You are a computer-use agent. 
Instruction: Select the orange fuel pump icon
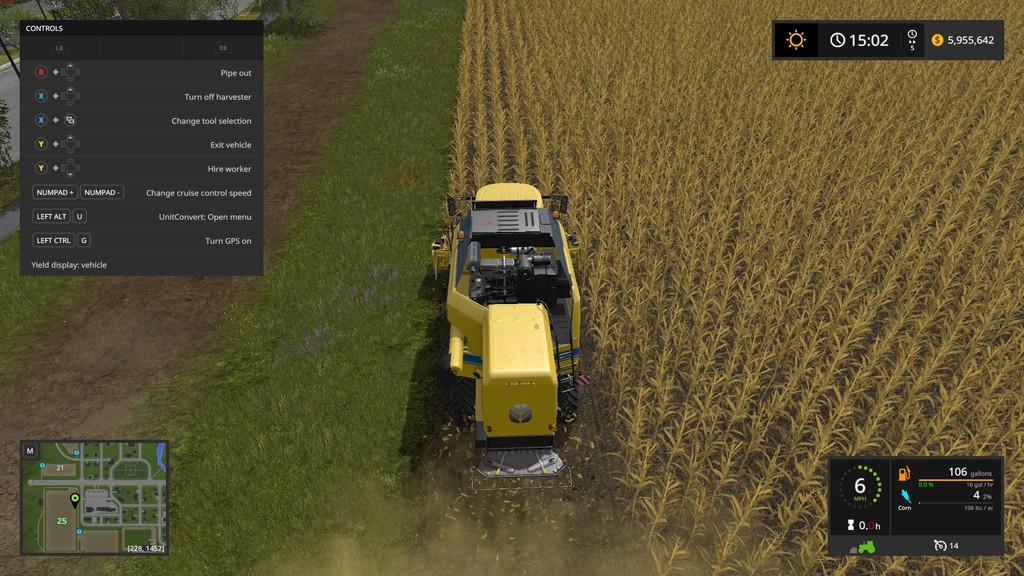[905, 473]
